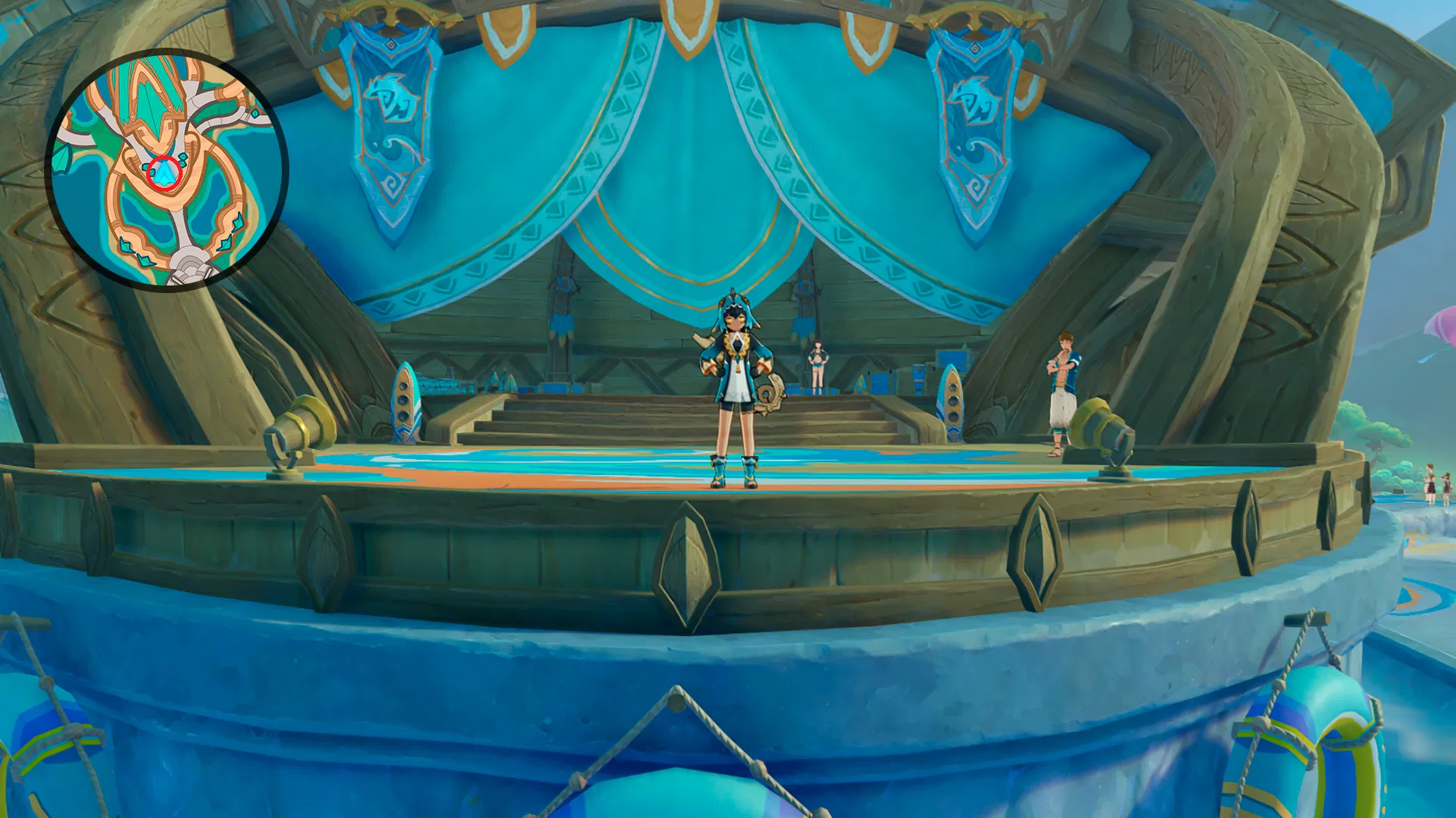
Task: Click the red-circled player marker on minimap
Action: pos(164,173)
